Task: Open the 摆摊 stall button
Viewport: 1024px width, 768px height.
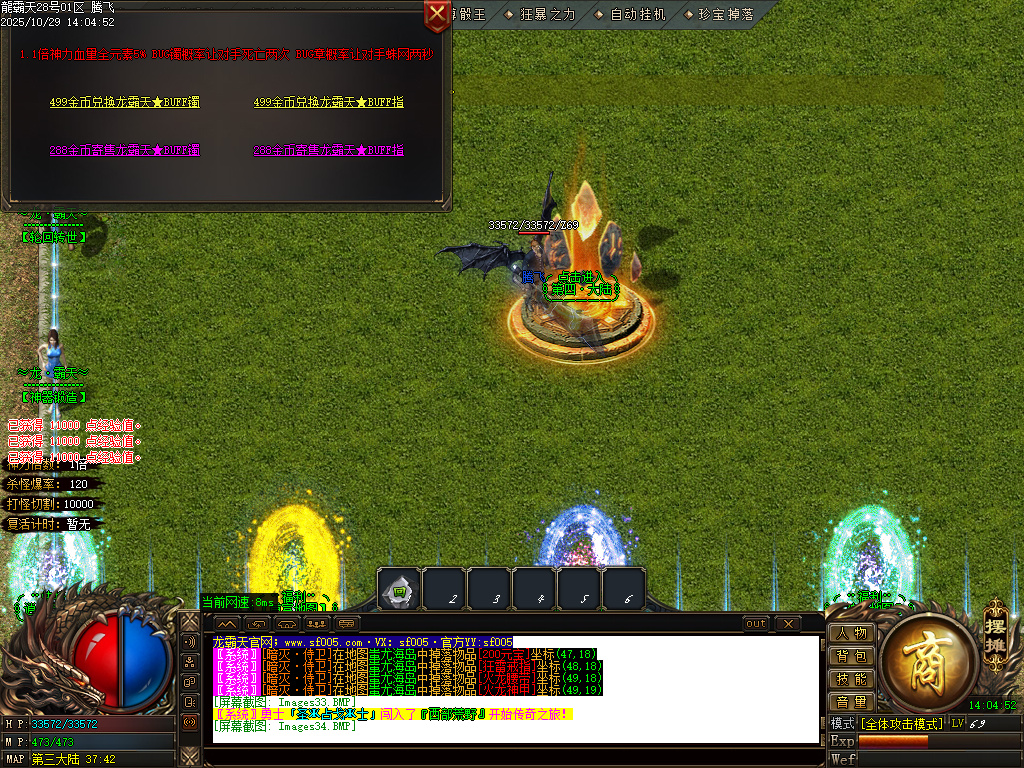Action: (x=995, y=628)
